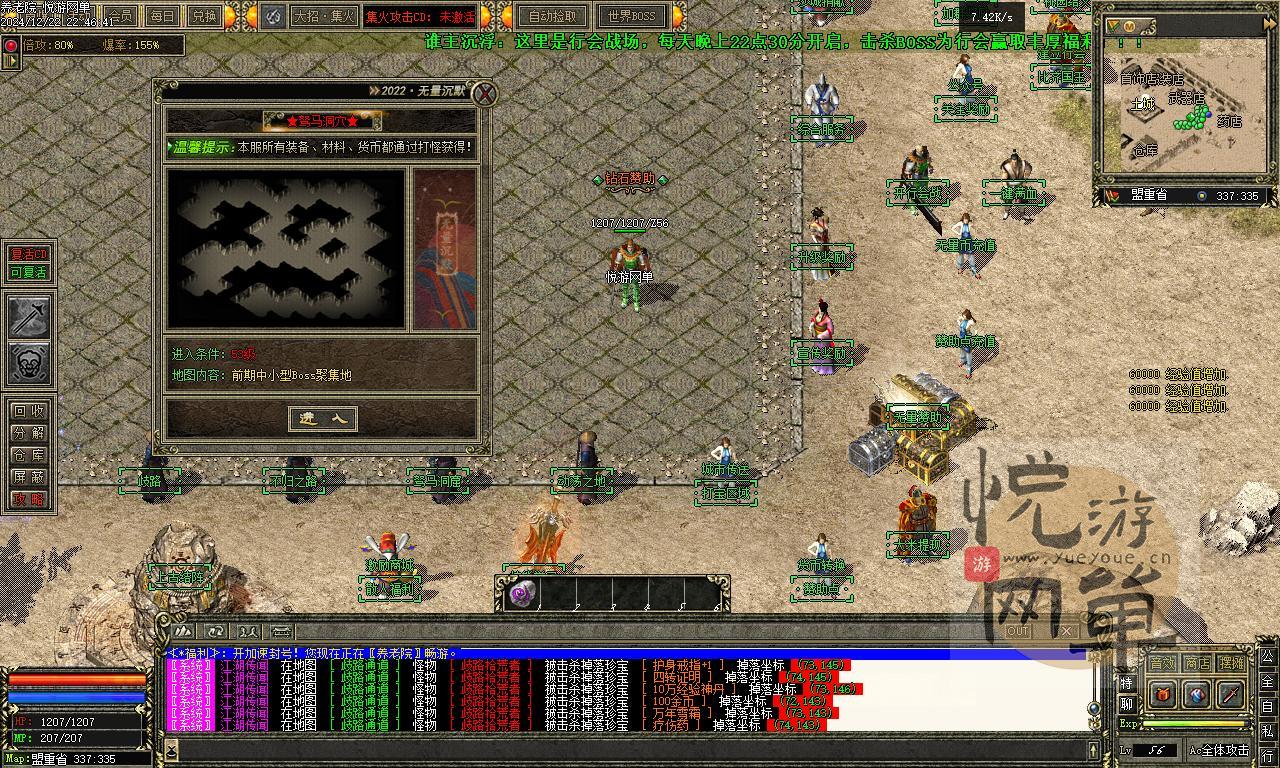Viewport: 1280px width, 768px height.
Task: Click the 进入 button to enter the cave
Action: [322, 419]
